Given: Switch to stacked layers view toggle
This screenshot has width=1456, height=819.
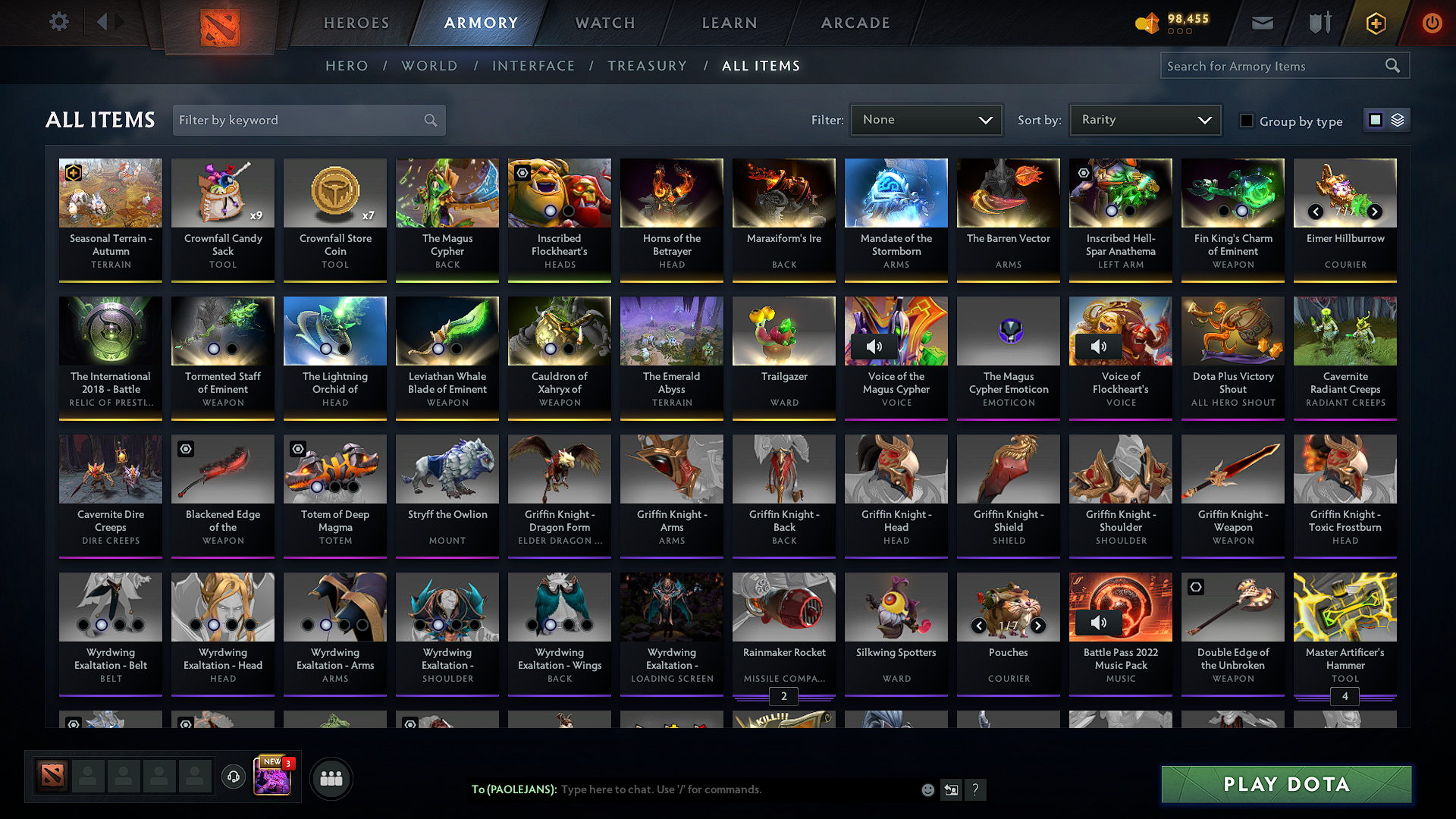Looking at the screenshot, I should [x=1397, y=120].
